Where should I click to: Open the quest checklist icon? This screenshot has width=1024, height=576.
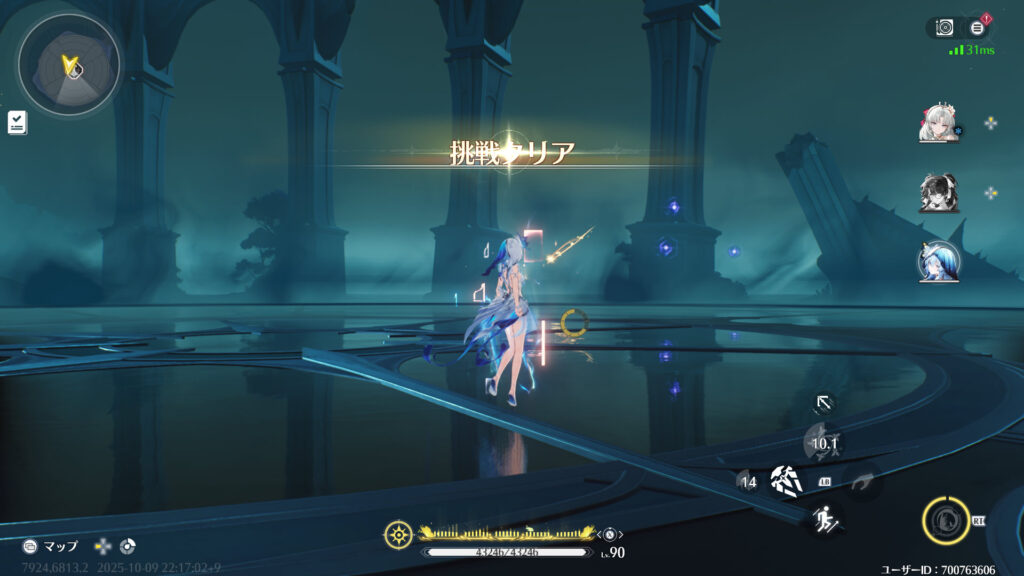coord(17,122)
